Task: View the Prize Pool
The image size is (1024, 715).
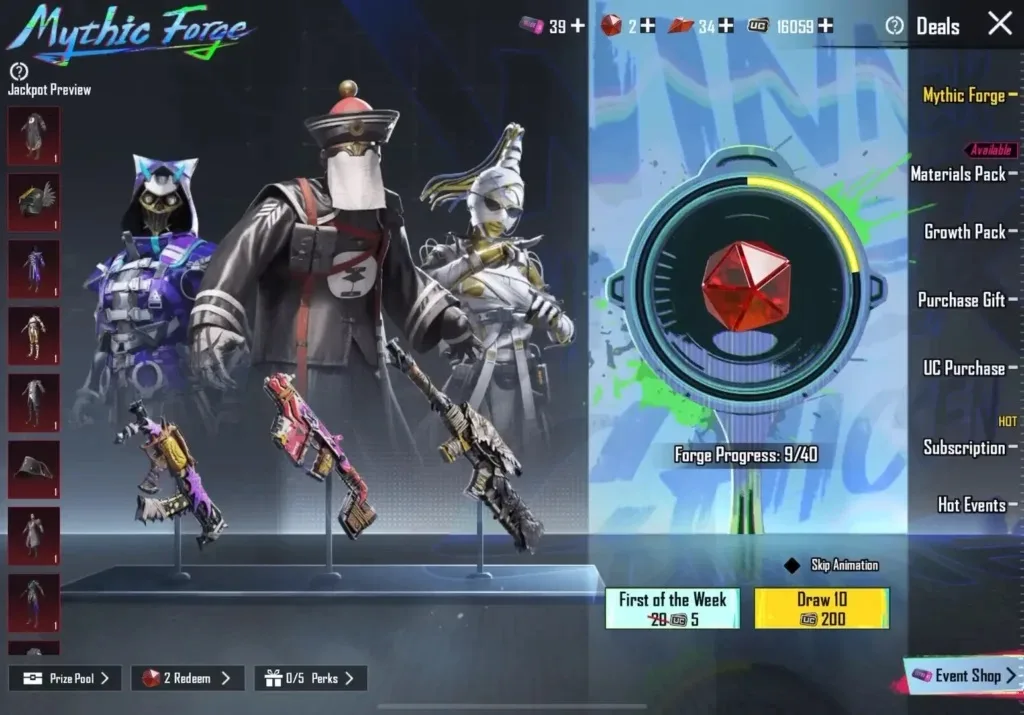Action: [65, 678]
